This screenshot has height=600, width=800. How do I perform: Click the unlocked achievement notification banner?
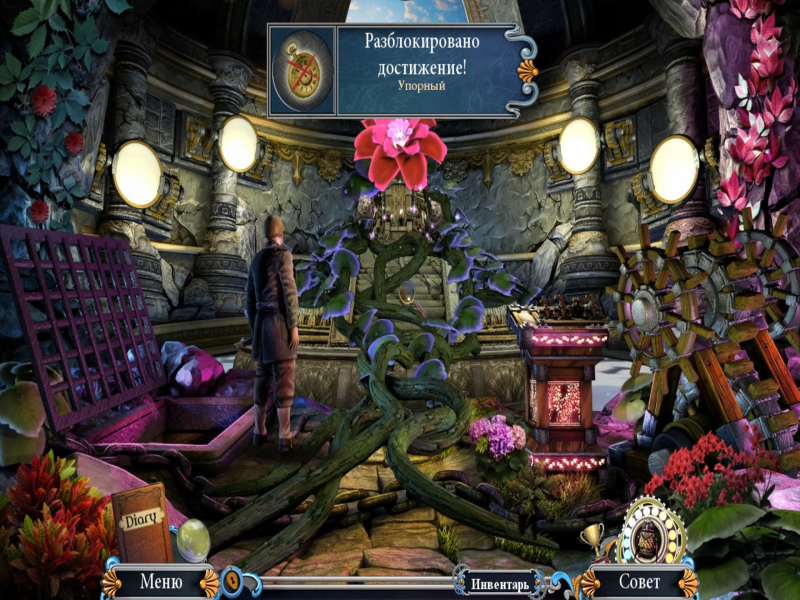pos(400,72)
